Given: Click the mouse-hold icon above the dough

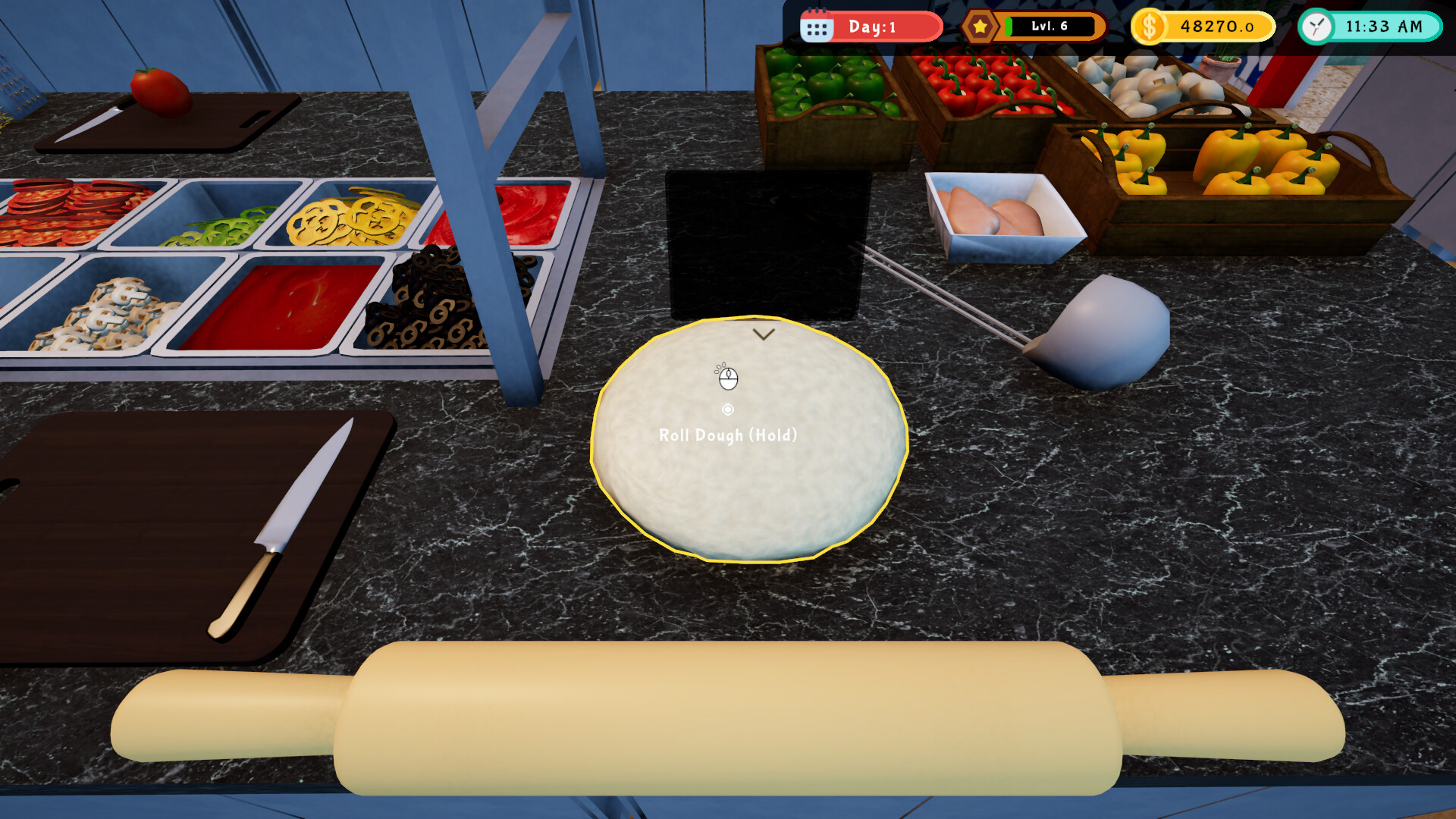Looking at the screenshot, I should (729, 378).
